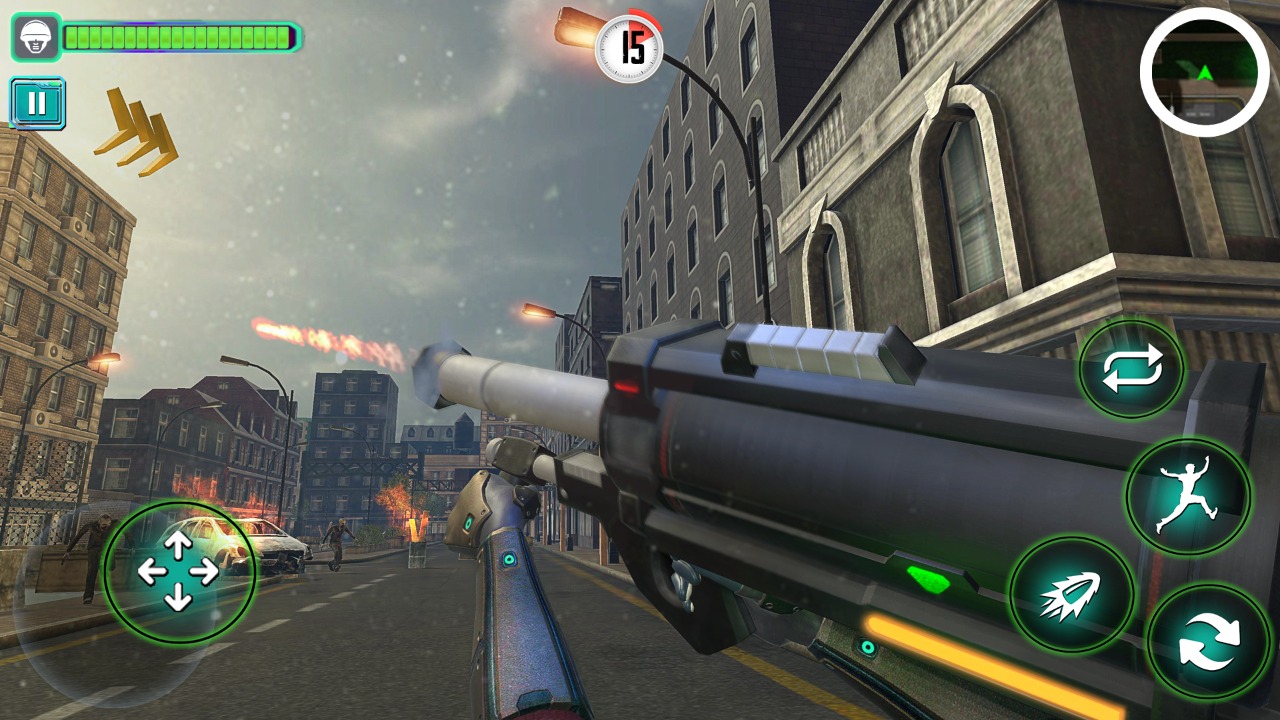Activate the jump action button
Viewport: 1280px width, 720px height.
point(1188,495)
